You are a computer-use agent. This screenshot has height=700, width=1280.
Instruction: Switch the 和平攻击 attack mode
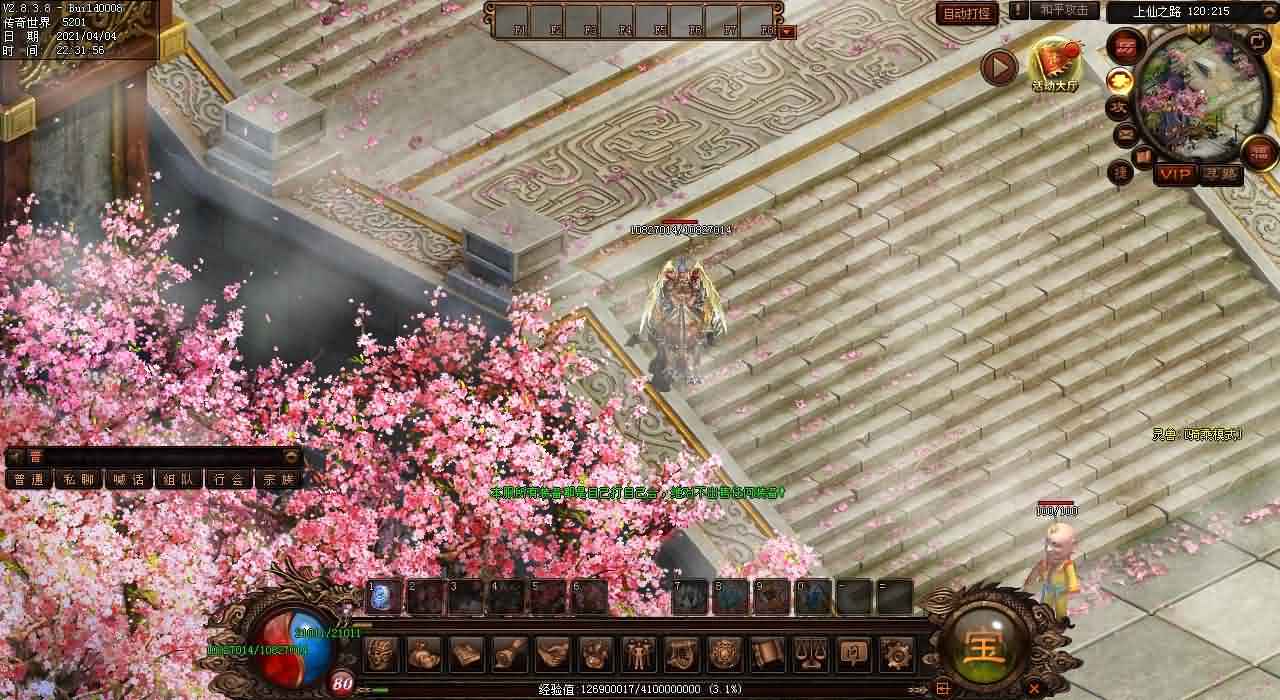[x=1063, y=11]
